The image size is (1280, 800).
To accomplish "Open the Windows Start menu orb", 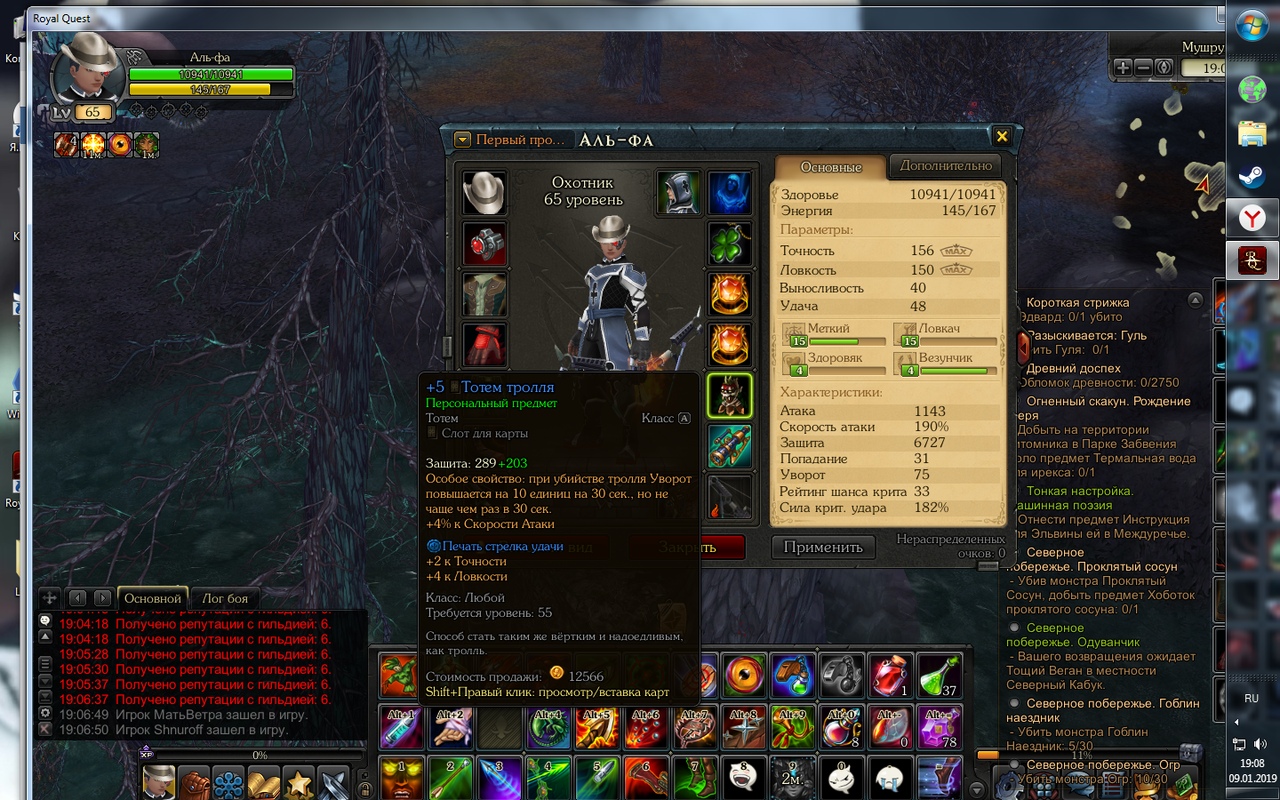I will click(1251, 27).
